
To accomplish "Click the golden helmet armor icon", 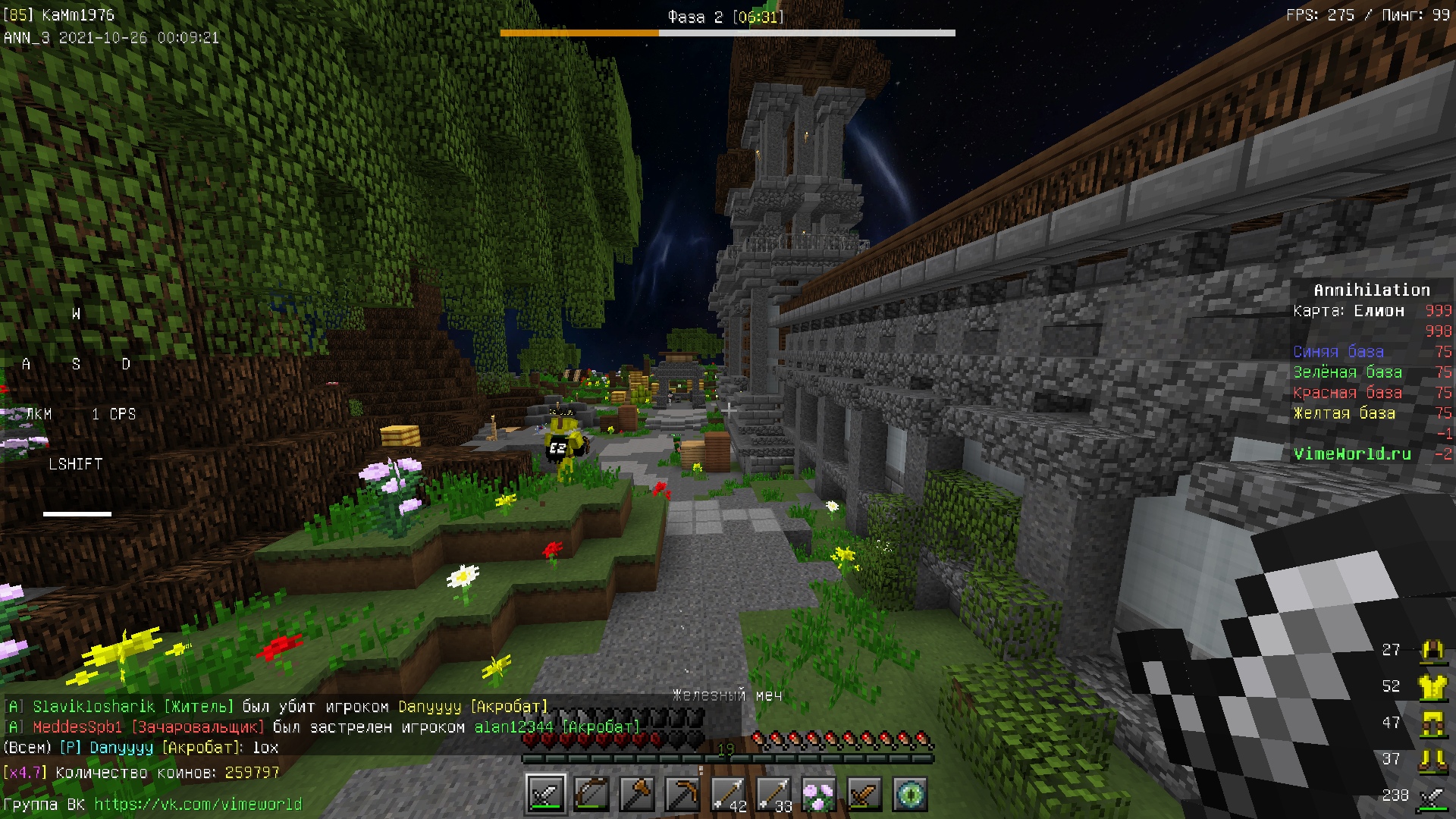I will (1432, 650).
